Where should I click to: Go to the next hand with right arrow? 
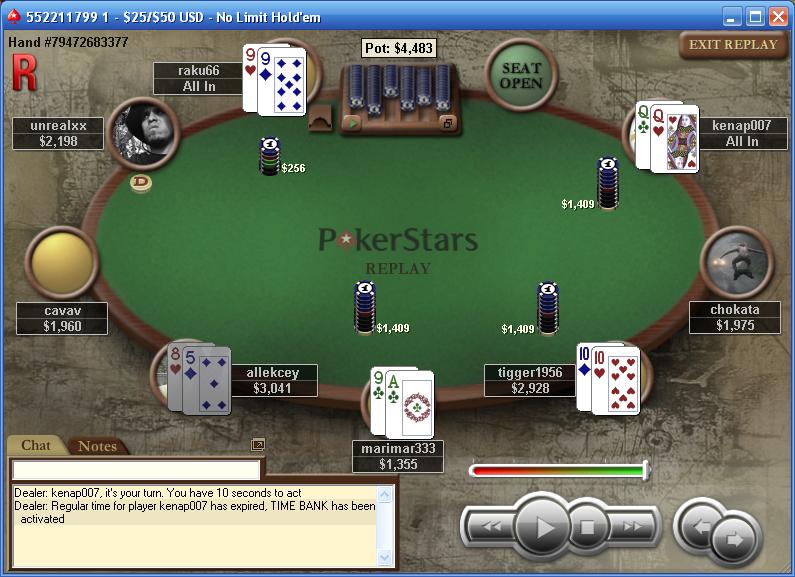tap(735, 540)
